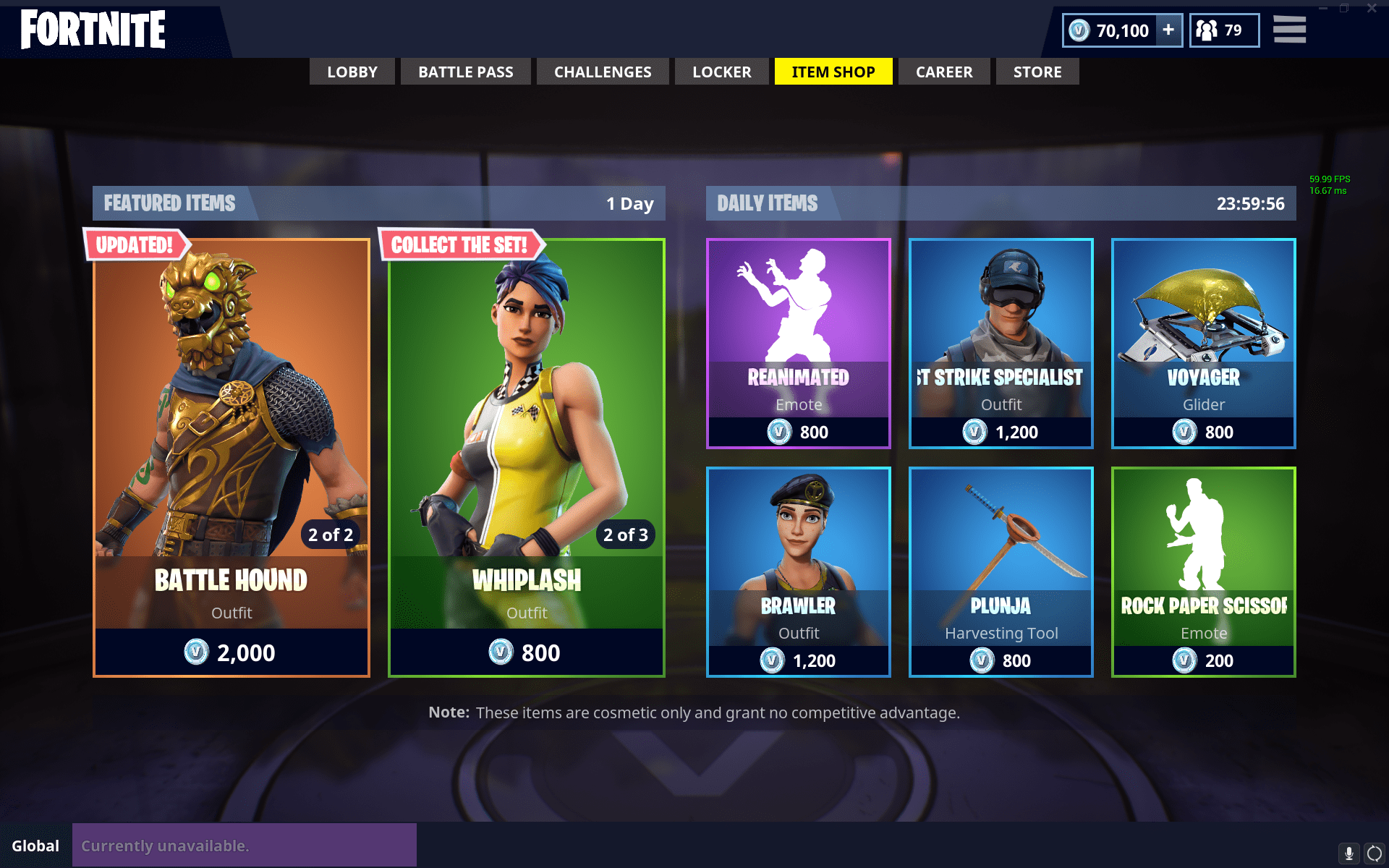Image resolution: width=1389 pixels, height=868 pixels.
Task: Click the plus button to buy V-Bucks
Action: click(x=1168, y=30)
